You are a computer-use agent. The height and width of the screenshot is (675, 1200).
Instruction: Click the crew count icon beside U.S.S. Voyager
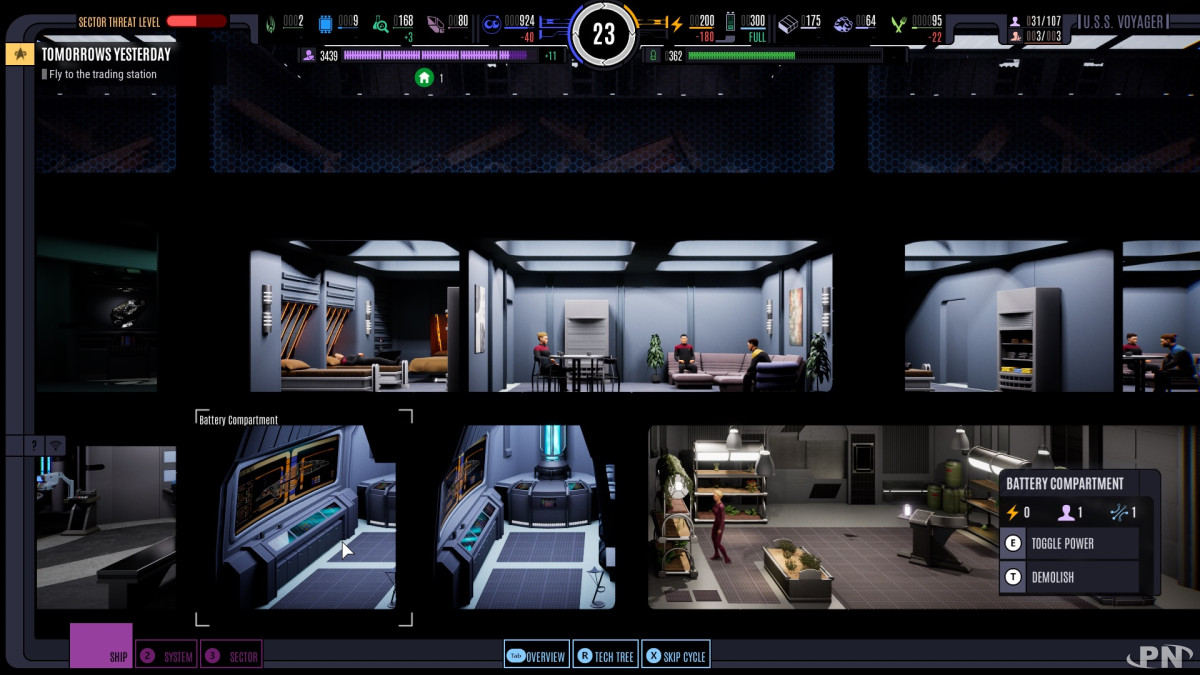coord(1016,21)
